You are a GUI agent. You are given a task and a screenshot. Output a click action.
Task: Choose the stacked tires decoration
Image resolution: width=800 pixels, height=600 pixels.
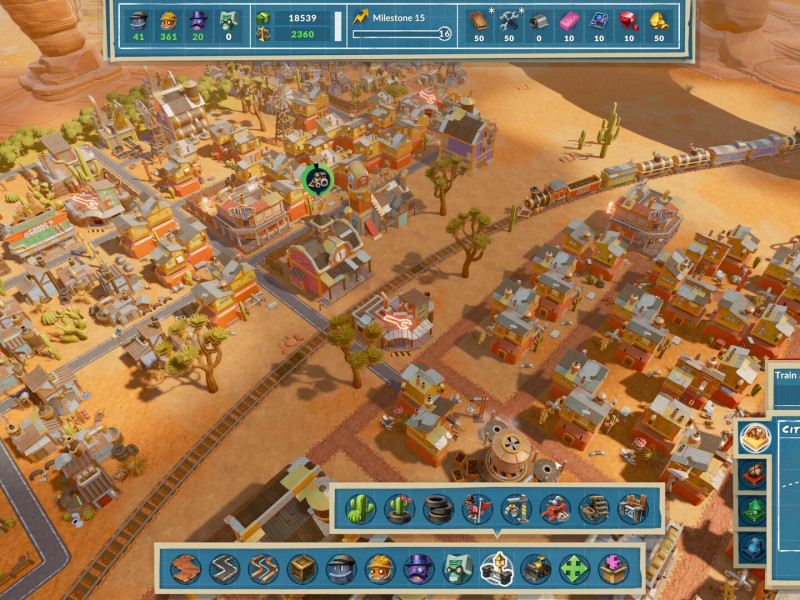pyautogui.click(x=439, y=510)
